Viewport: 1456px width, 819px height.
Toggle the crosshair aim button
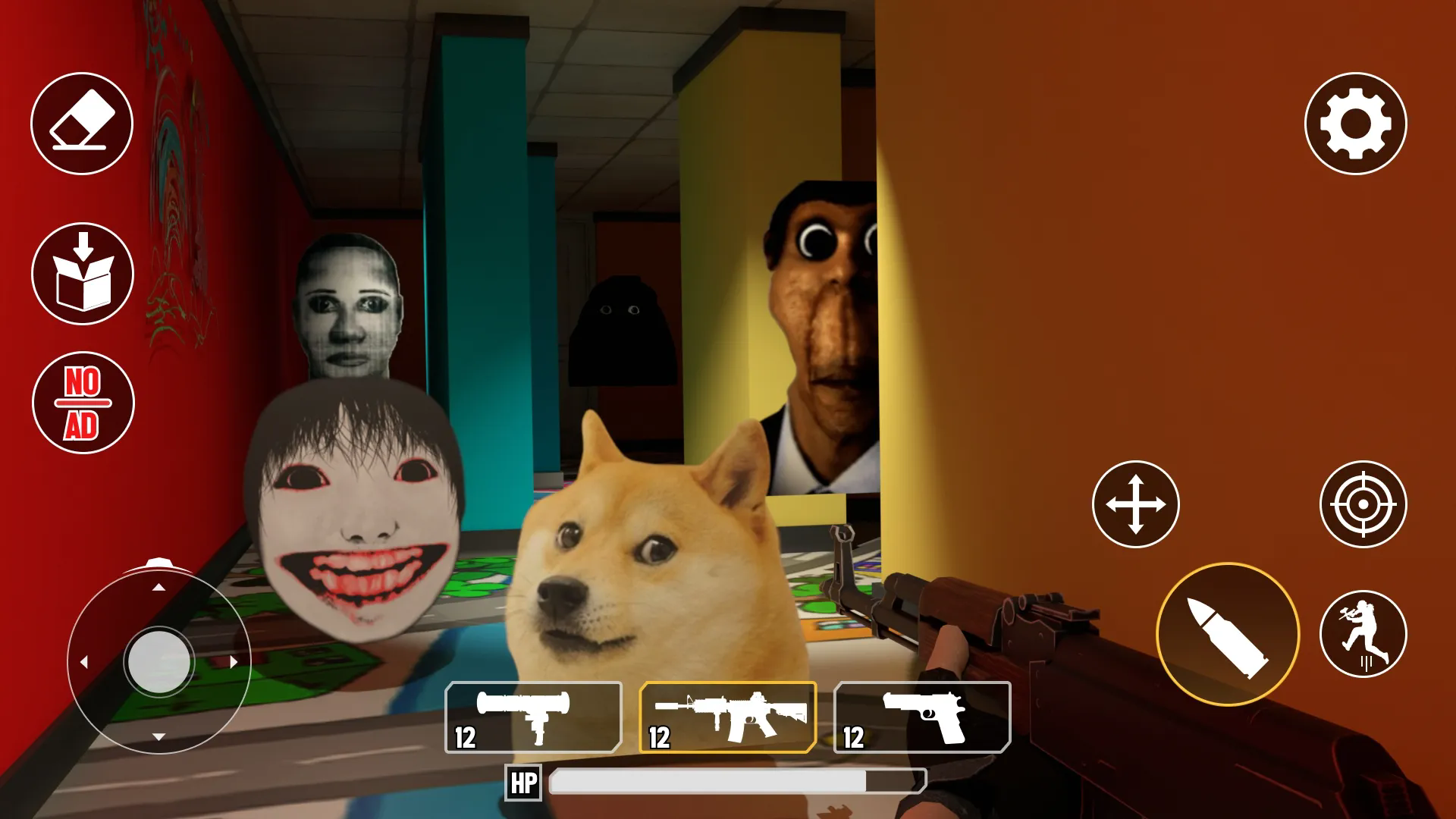[1363, 504]
